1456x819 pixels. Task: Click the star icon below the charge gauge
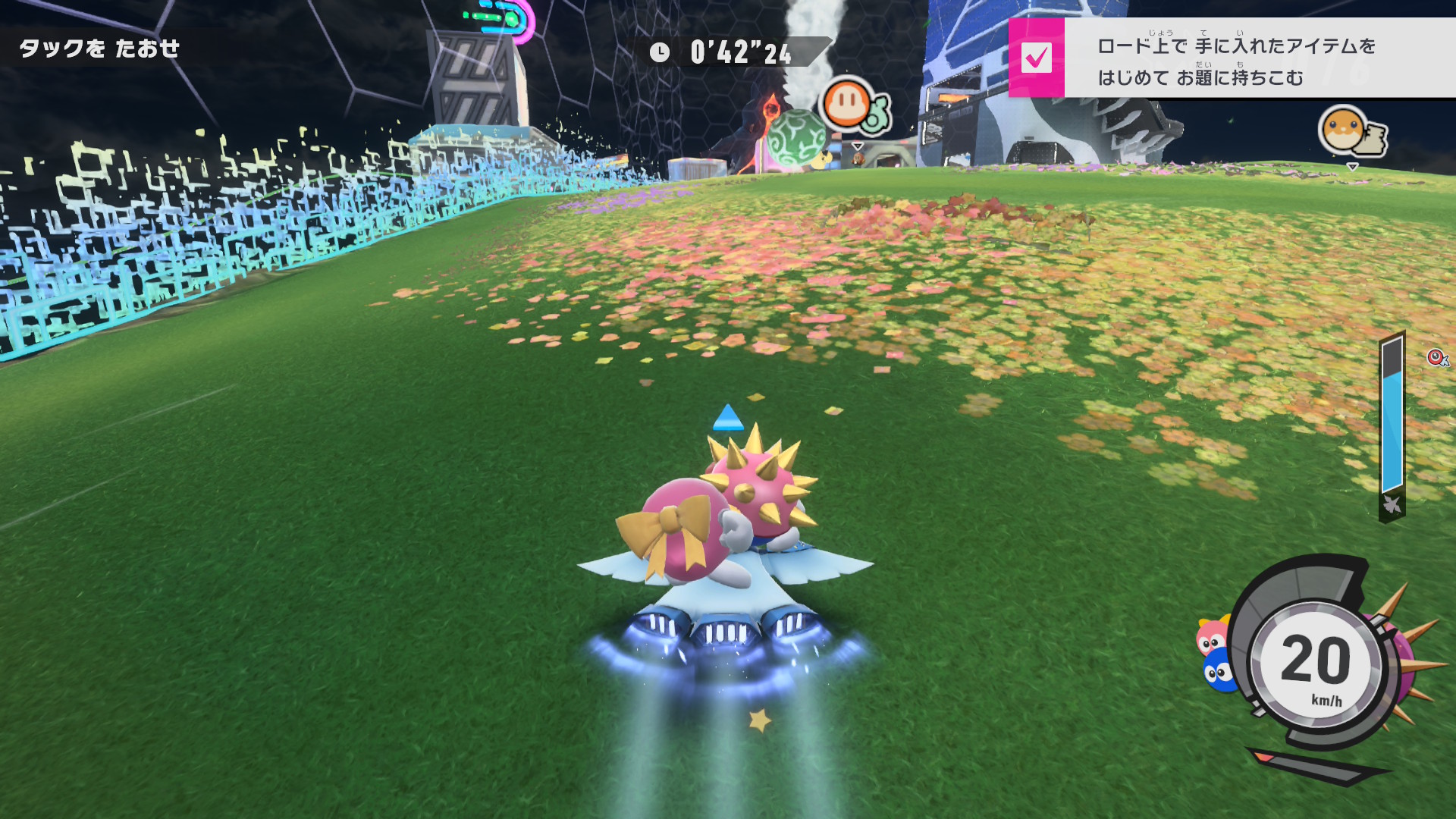1392,504
